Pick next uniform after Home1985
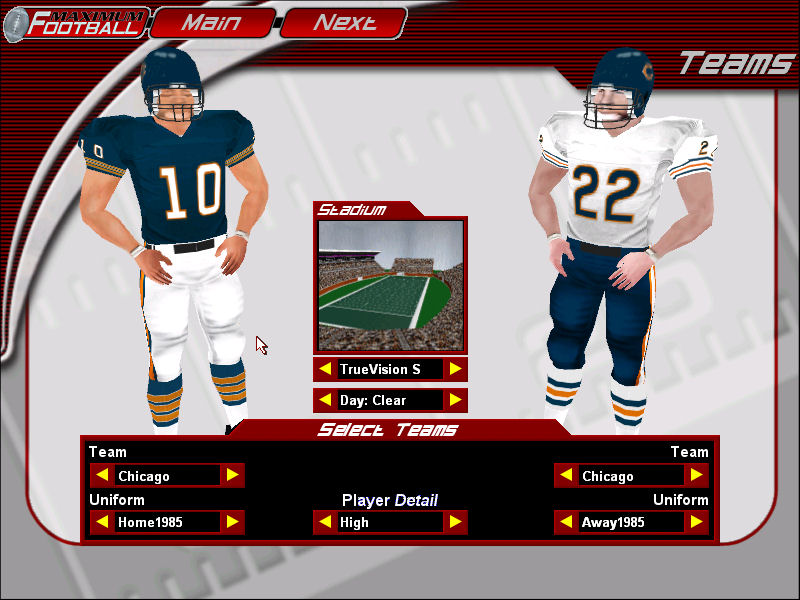 tap(232, 522)
